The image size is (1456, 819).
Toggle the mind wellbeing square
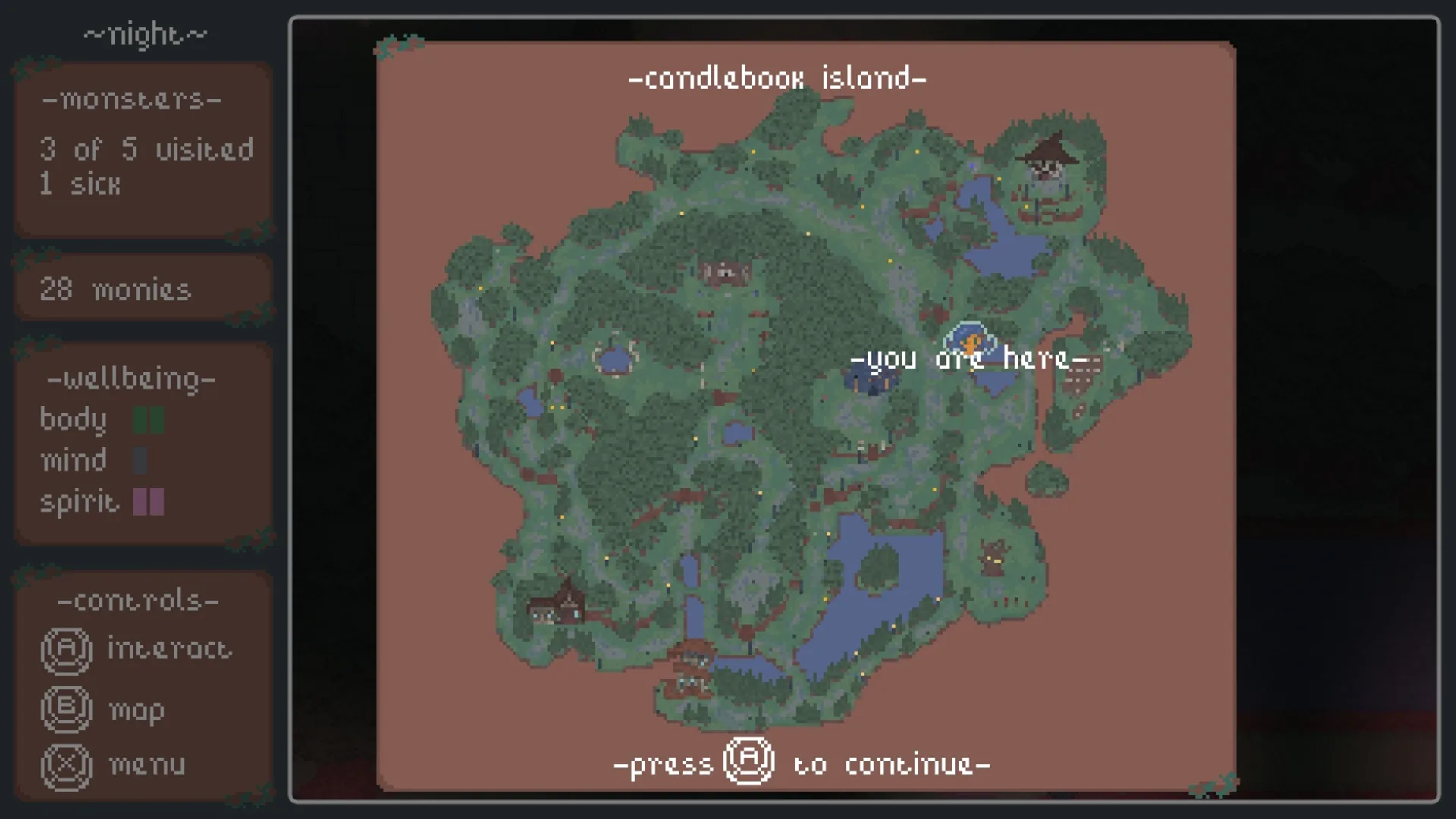coord(140,460)
